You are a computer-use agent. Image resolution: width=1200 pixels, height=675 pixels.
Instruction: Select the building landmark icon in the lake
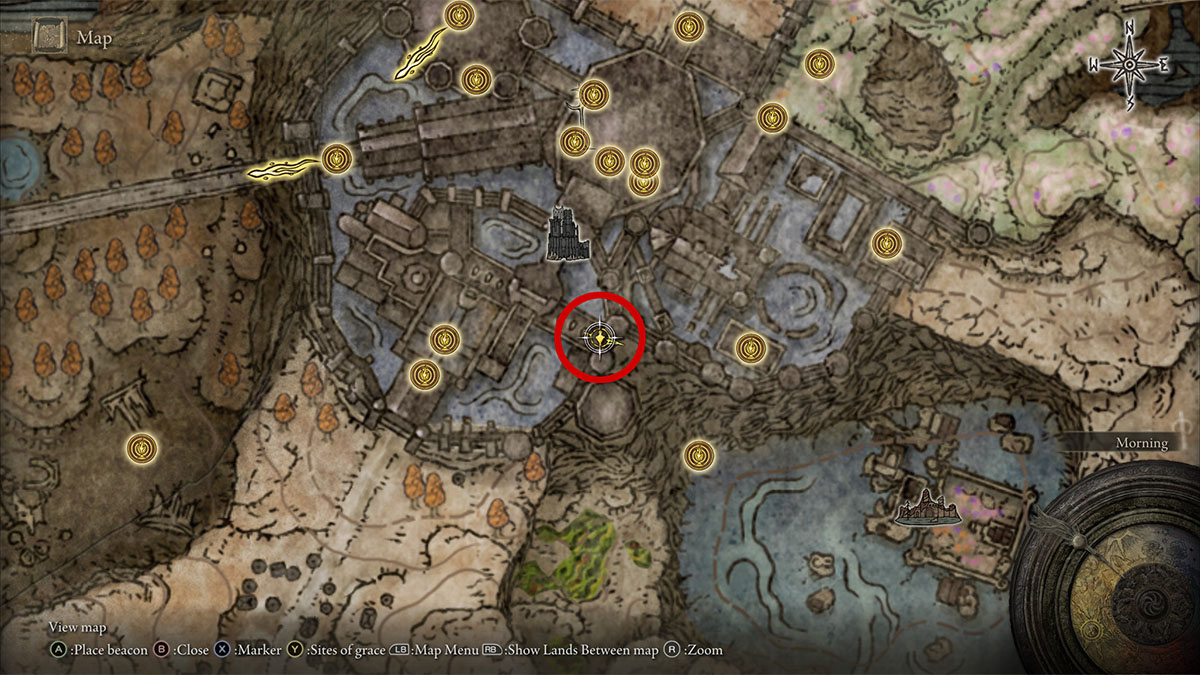(x=930, y=511)
